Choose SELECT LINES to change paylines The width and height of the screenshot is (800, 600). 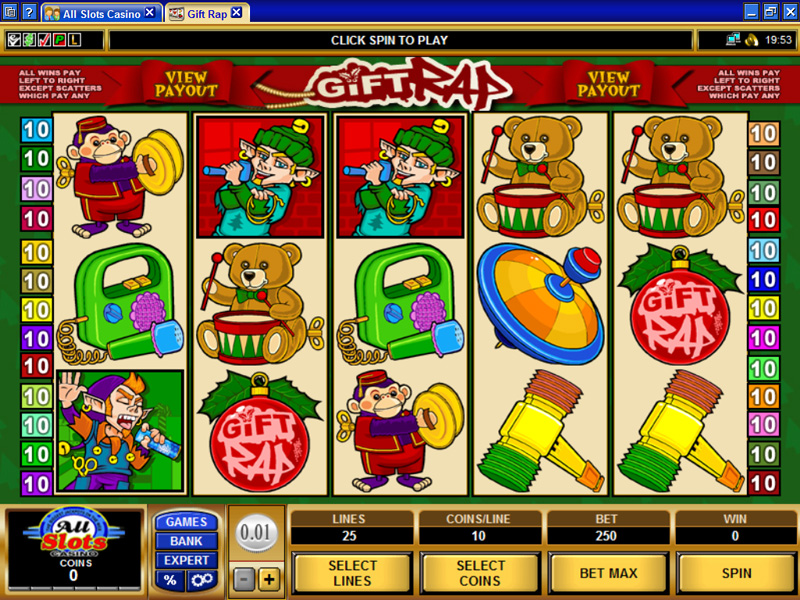tap(352, 573)
